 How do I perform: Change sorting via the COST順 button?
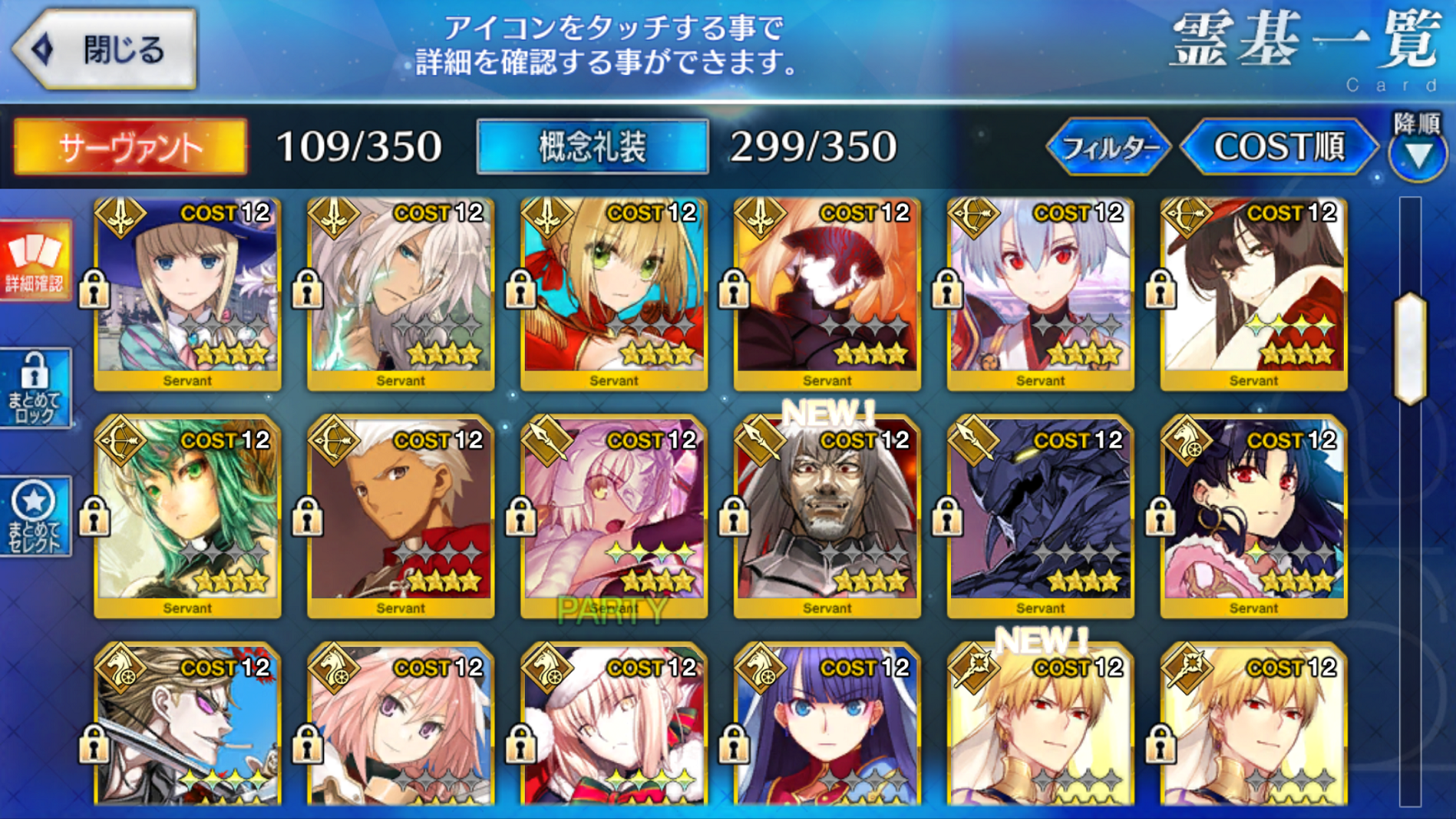[x=1279, y=147]
